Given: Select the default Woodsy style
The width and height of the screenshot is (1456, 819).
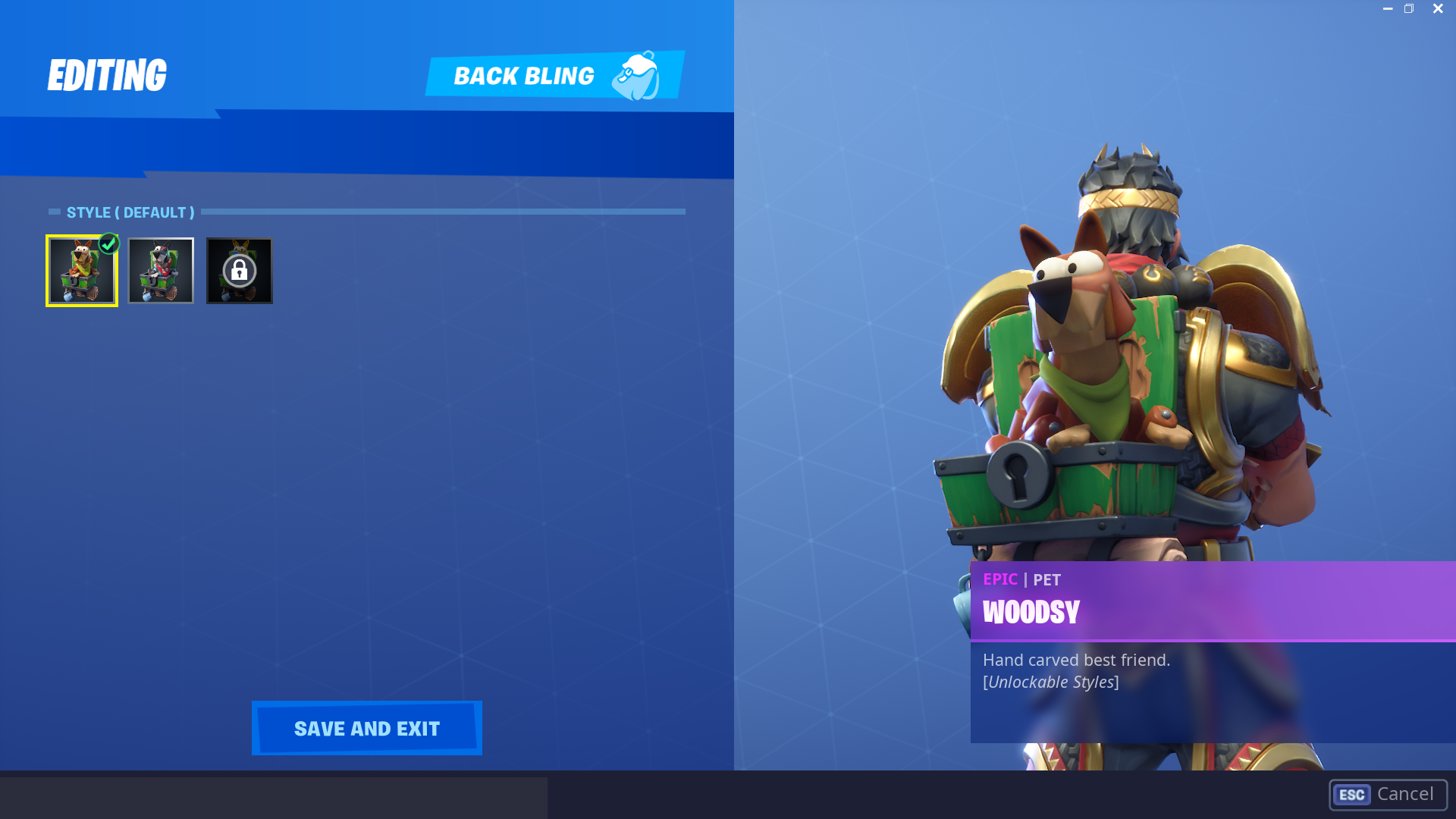Looking at the screenshot, I should pos(81,270).
